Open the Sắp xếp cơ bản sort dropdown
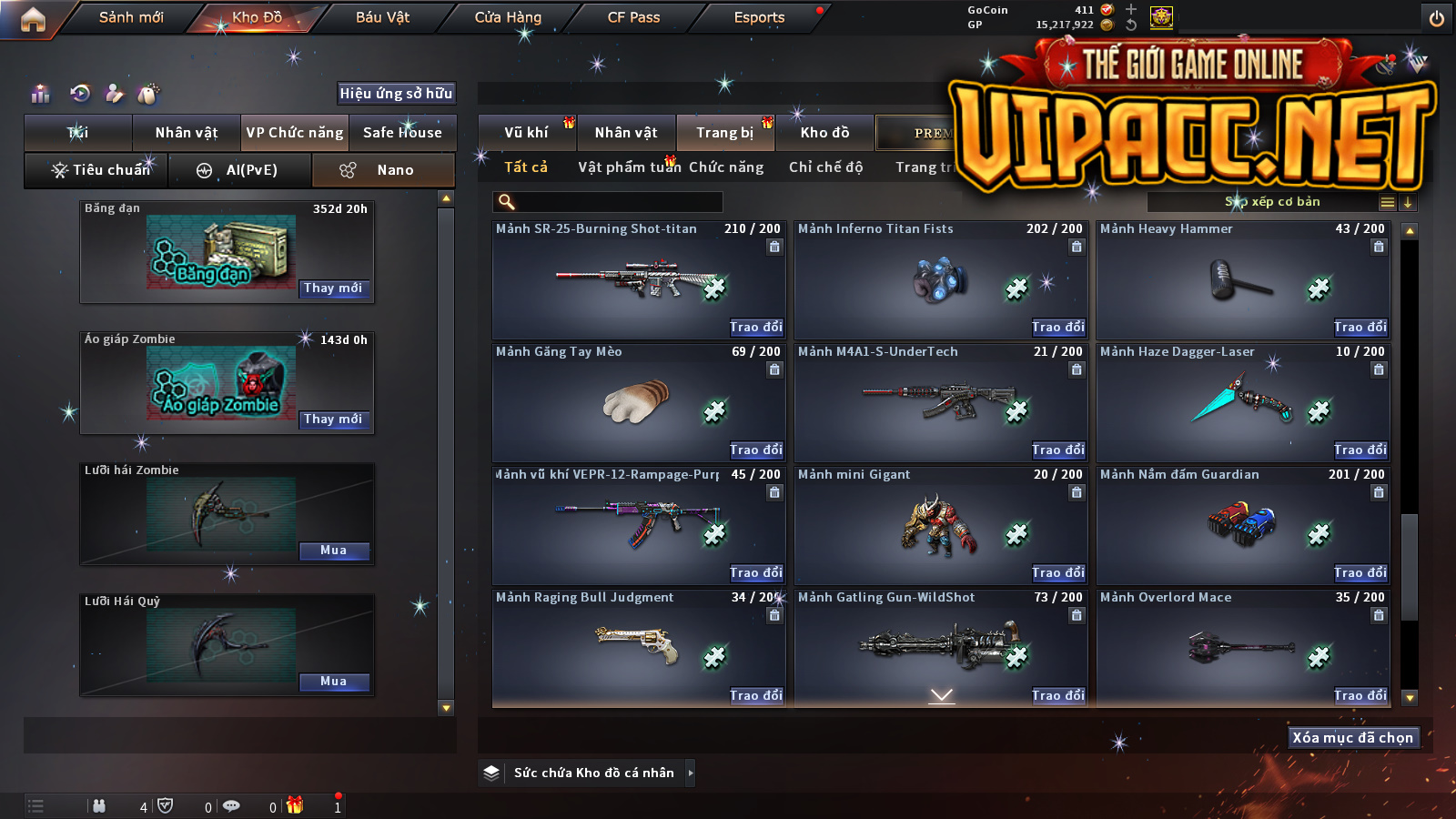Screen dimensions: 1456x819 (1272, 202)
